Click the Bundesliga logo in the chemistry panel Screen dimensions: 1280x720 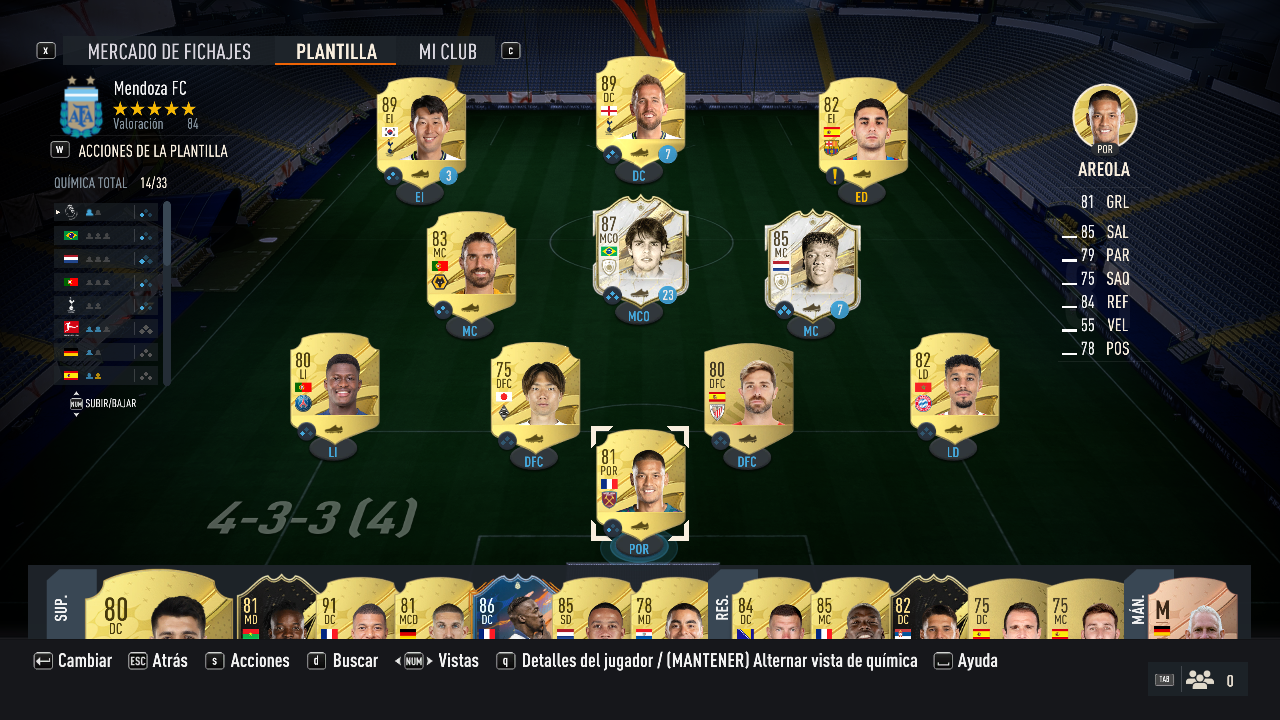71,328
